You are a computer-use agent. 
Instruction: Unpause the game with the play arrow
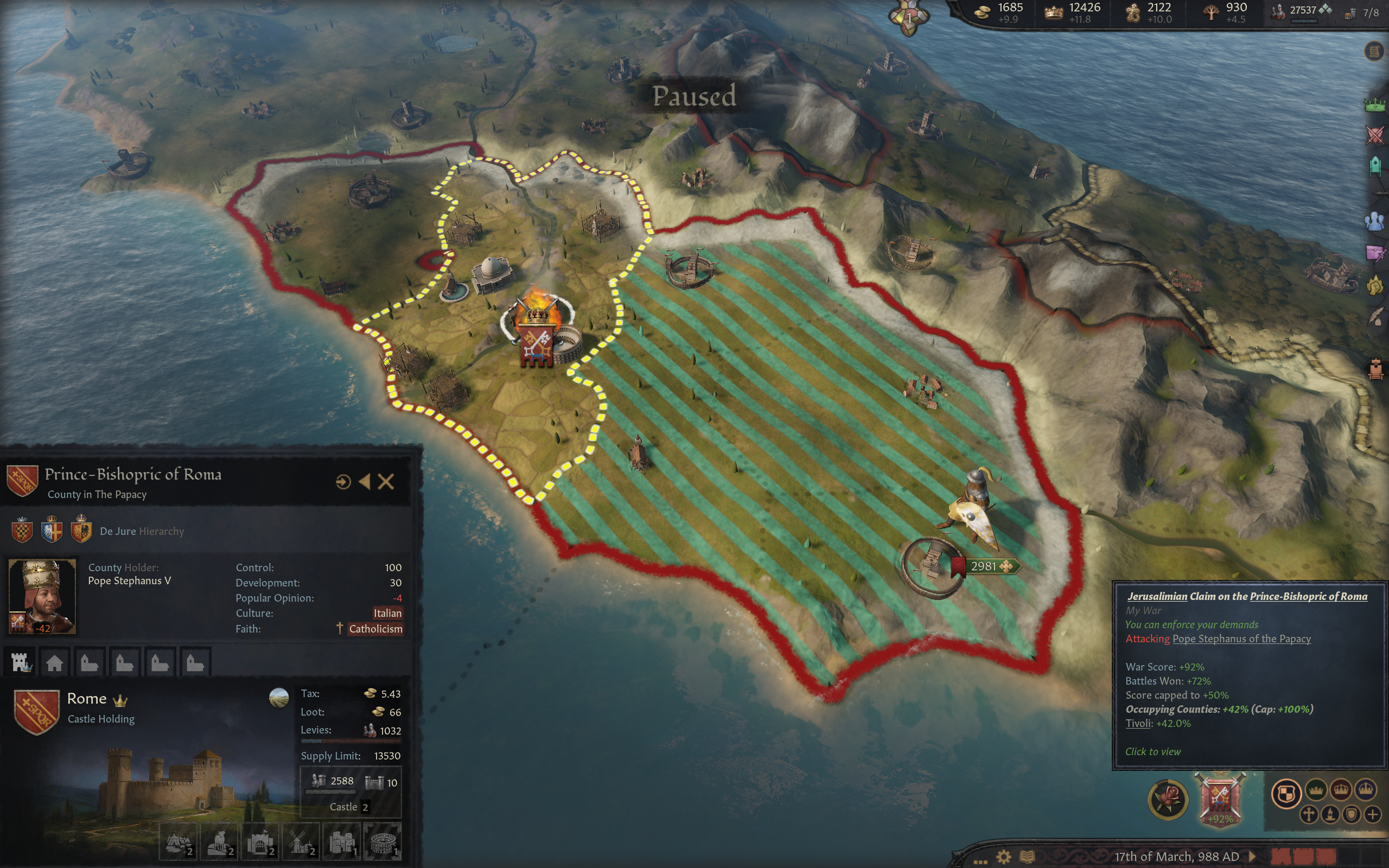(x=1252, y=857)
